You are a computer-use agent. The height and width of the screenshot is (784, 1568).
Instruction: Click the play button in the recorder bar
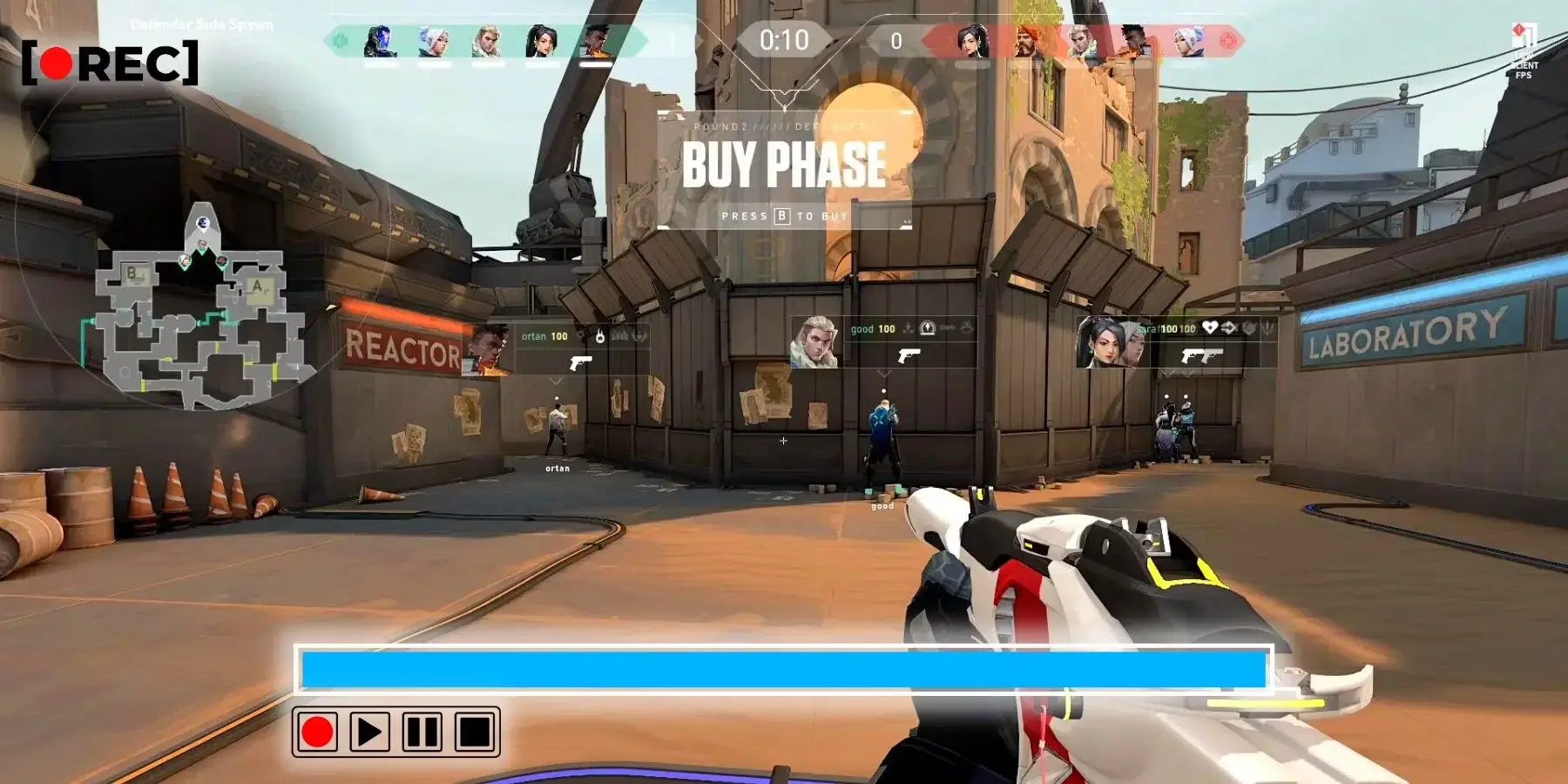point(369,732)
